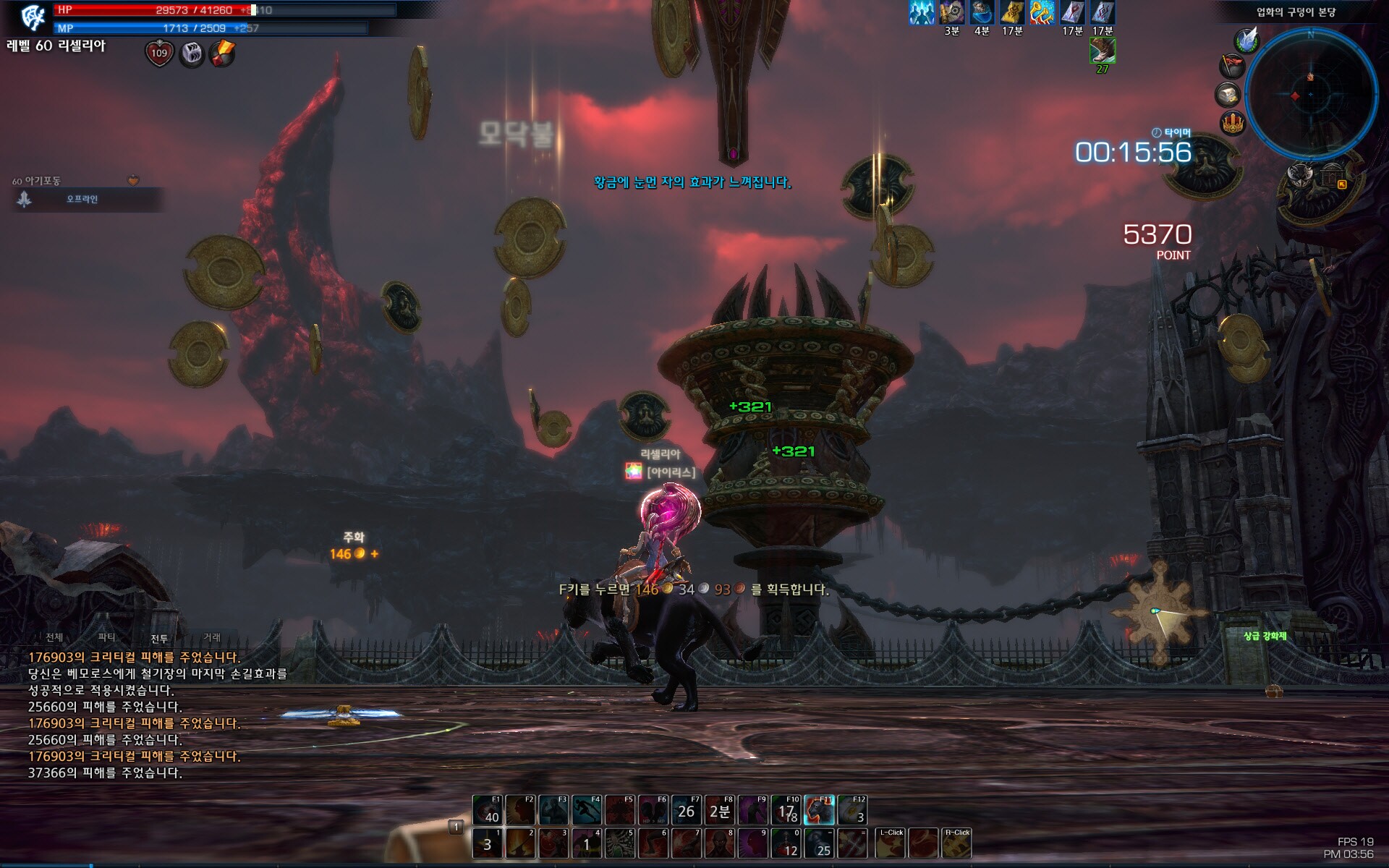Screen dimensions: 1389x868
Task: Use the red potion in slot 0
Action: 786,843
